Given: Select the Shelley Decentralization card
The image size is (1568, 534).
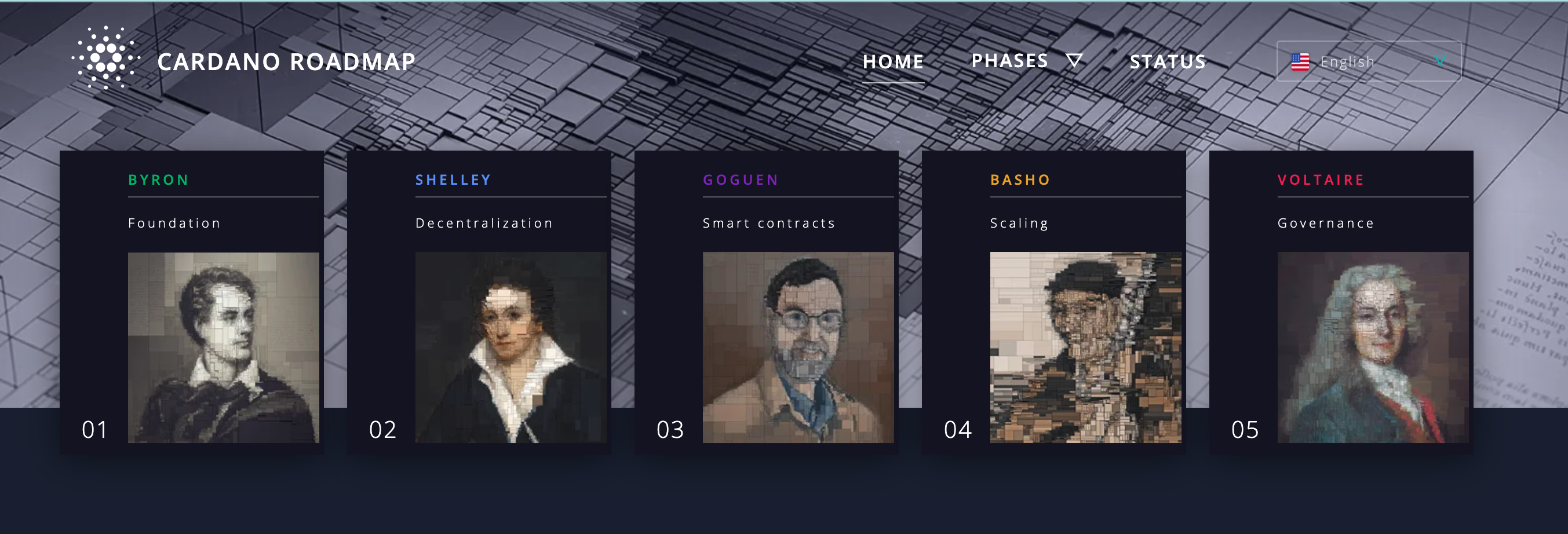Looking at the screenshot, I should (x=479, y=302).
